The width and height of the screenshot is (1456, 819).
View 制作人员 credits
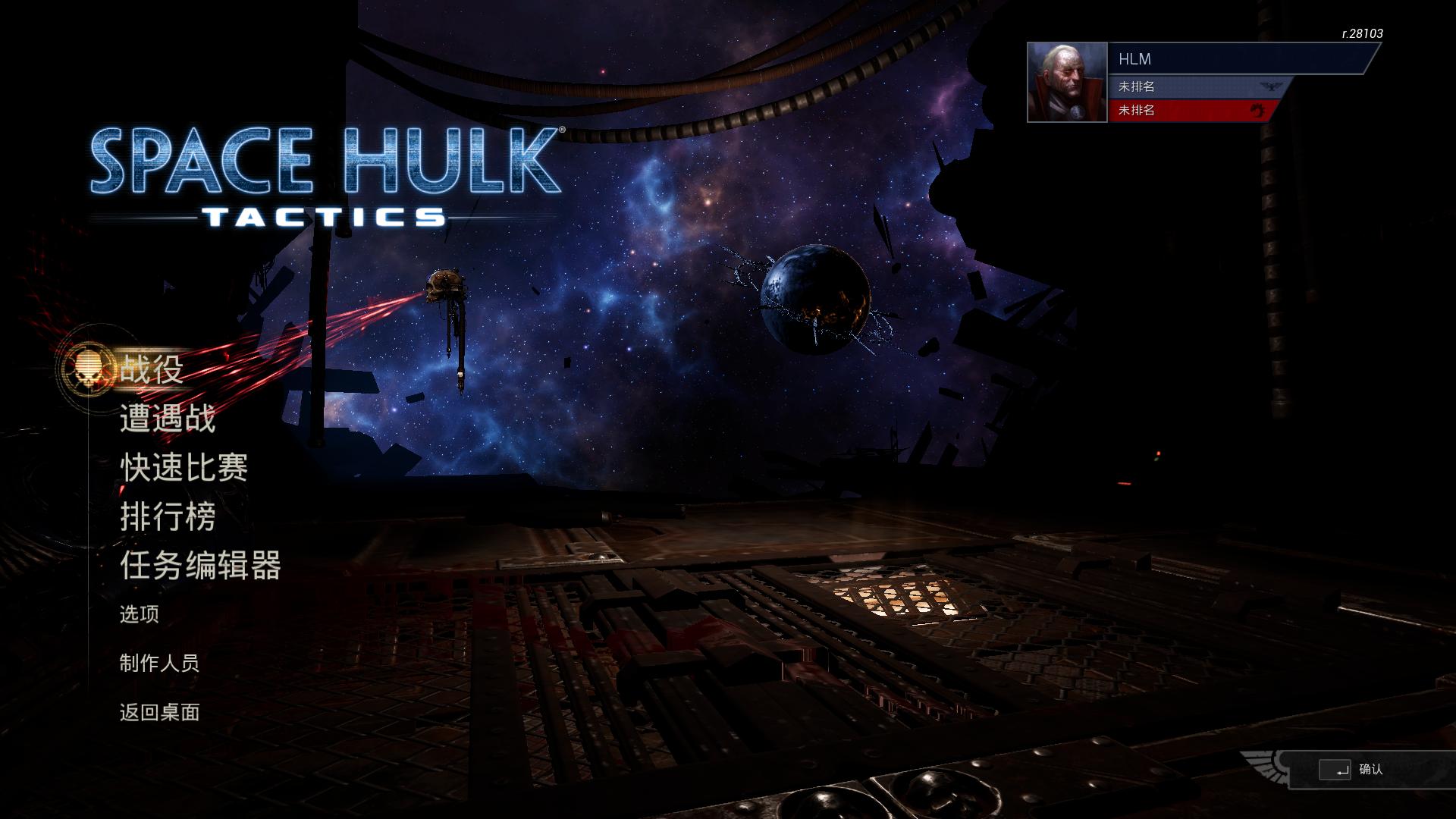158,664
